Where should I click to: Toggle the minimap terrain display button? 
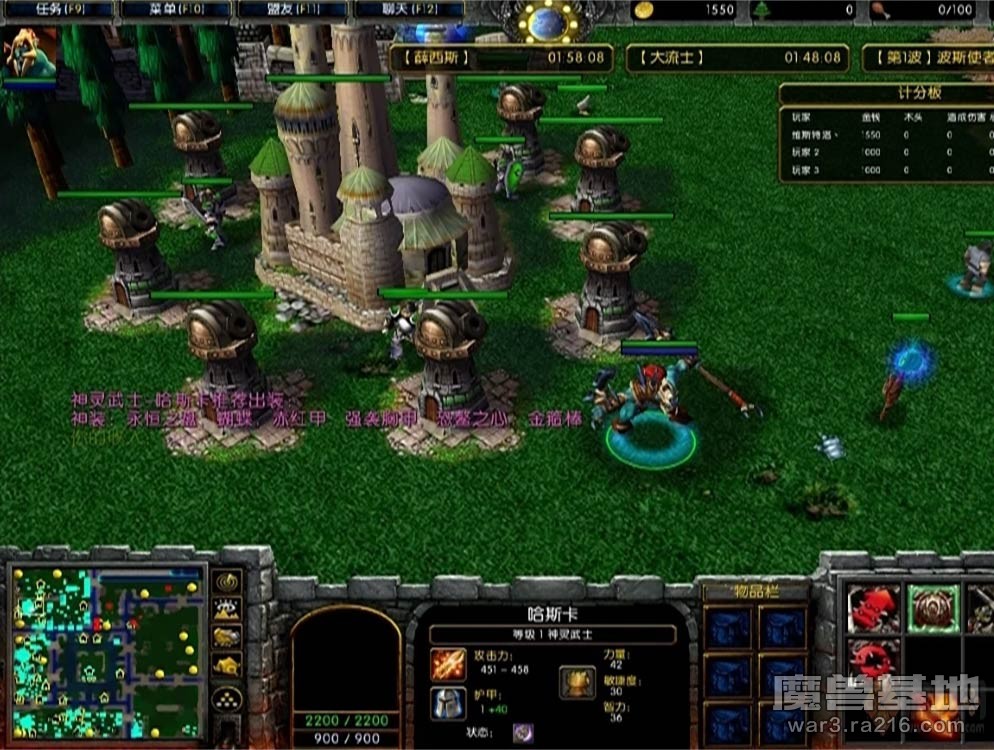click(227, 610)
